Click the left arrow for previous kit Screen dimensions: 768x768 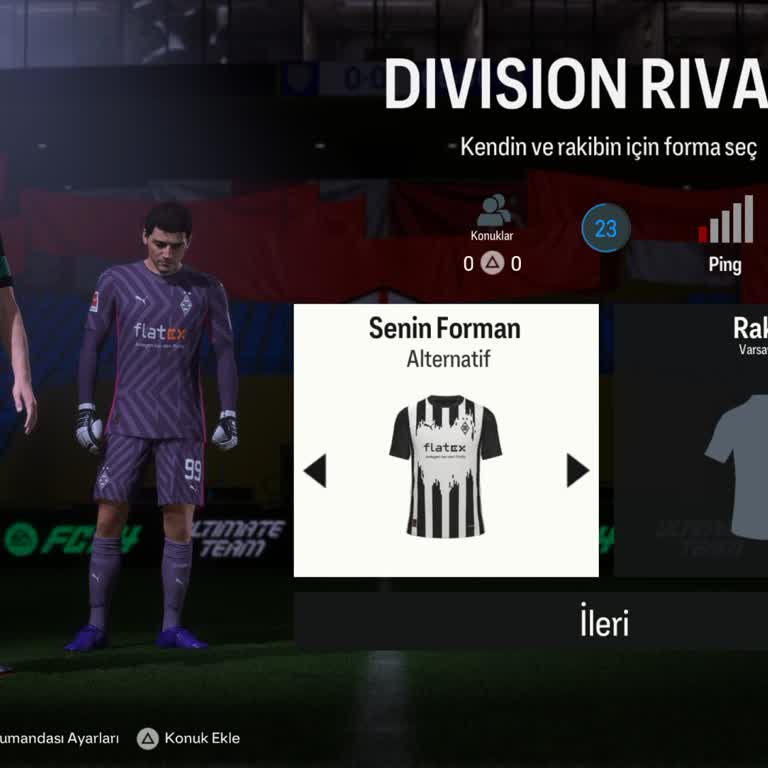point(315,470)
